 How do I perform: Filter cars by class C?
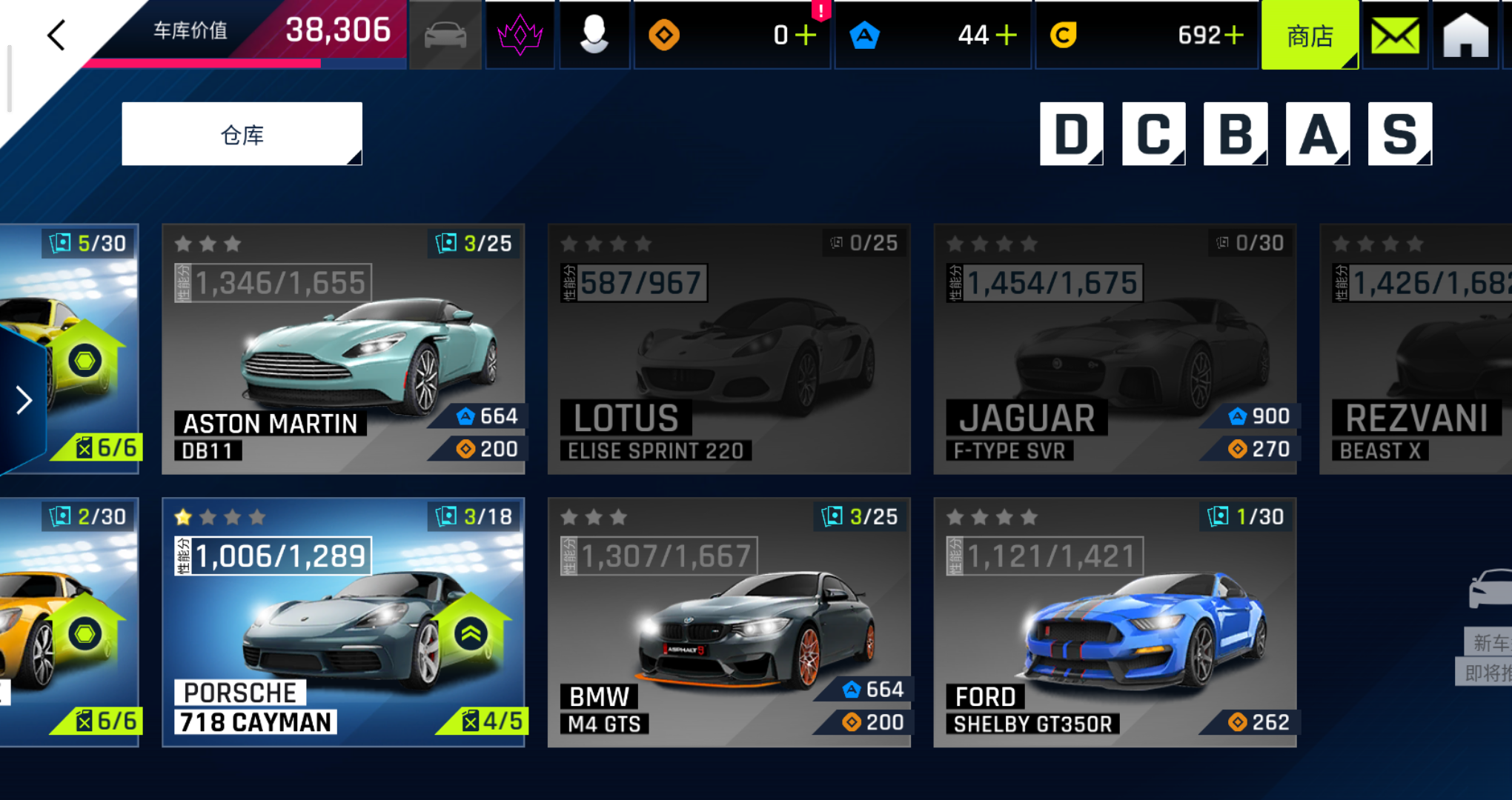click(x=1153, y=134)
